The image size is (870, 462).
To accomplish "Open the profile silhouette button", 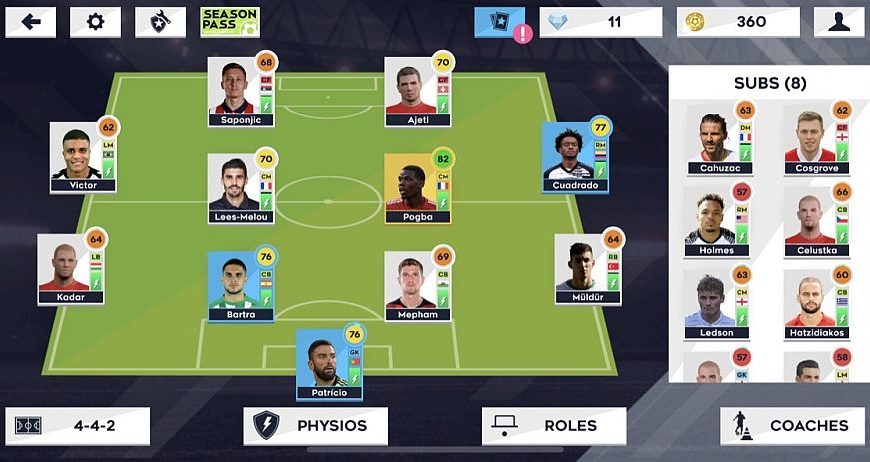I will tap(838, 22).
